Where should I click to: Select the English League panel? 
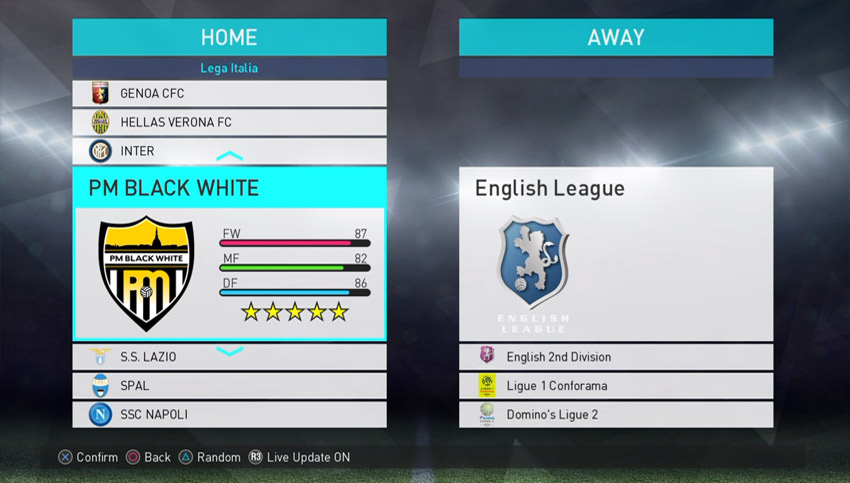click(615, 254)
